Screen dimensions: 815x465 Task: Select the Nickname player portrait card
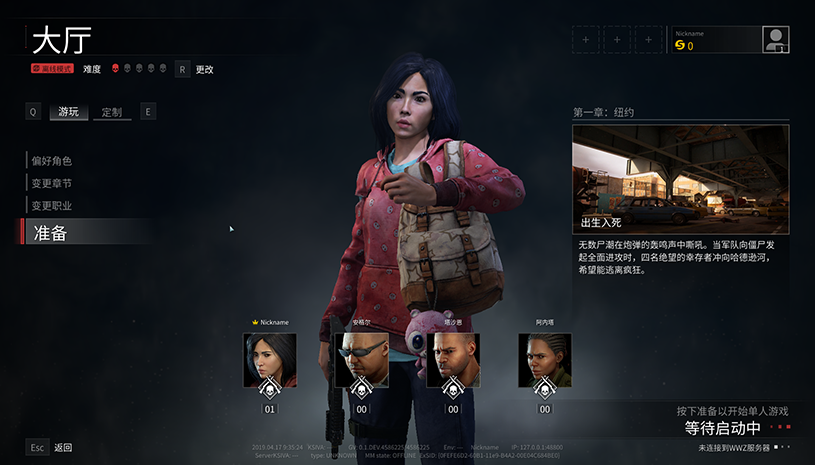click(269, 360)
